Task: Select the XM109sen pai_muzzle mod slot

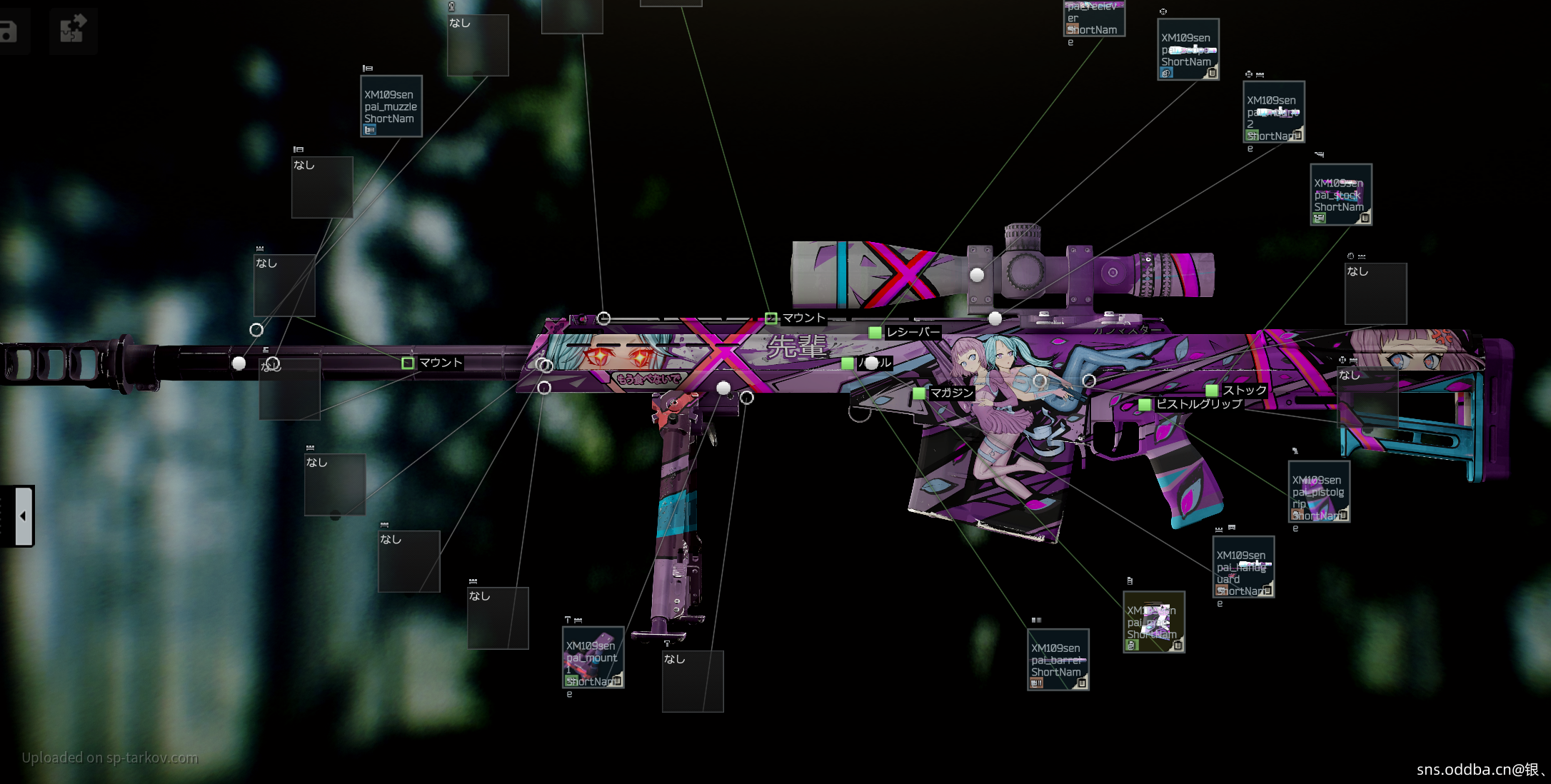Action: click(x=391, y=106)
